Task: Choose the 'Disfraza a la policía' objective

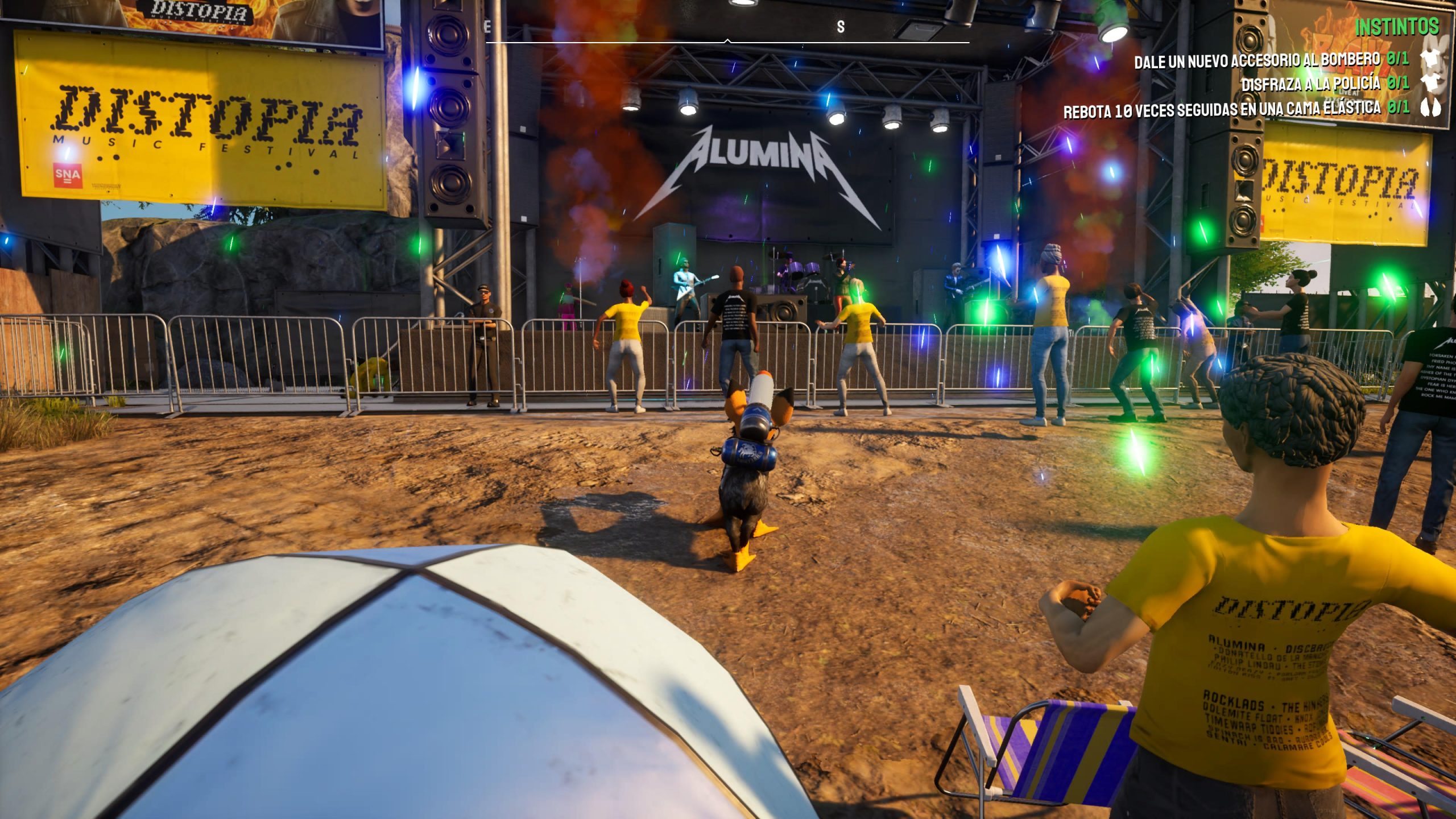Action: 1310,84
